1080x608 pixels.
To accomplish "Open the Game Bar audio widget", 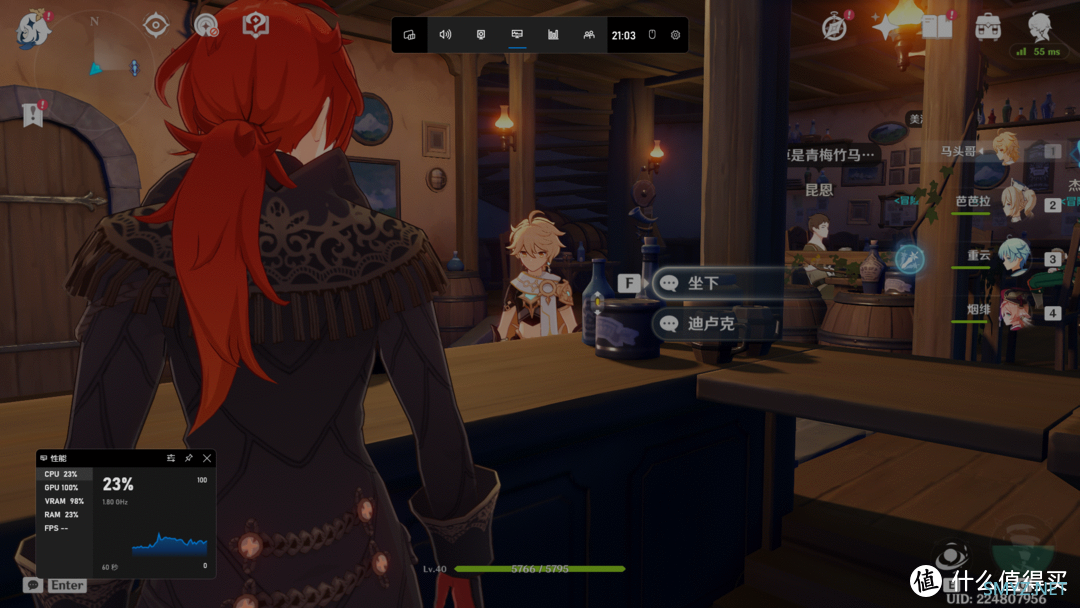I will (445, 35).
